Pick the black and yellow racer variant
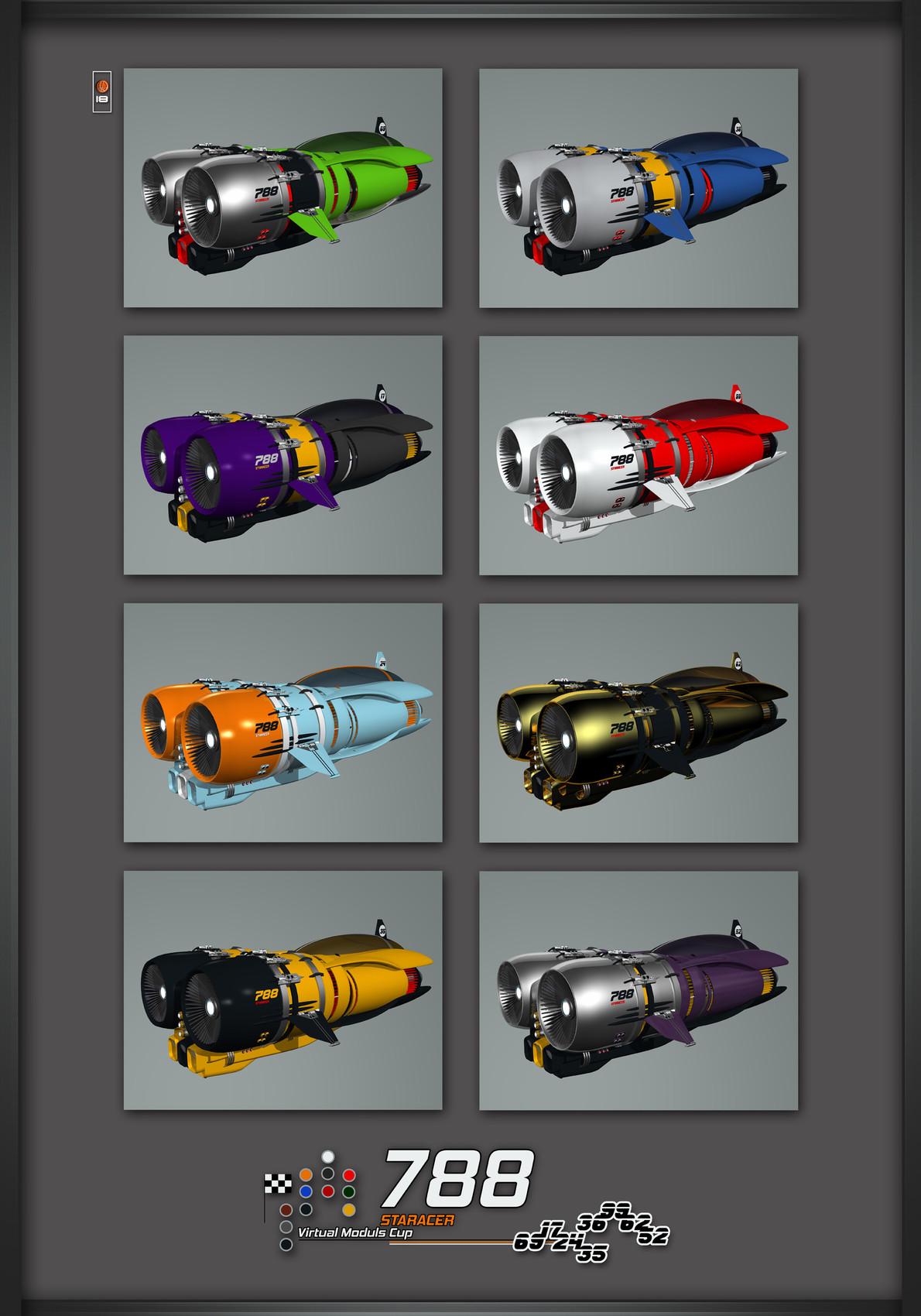The width and height of the screenshot is (921, 1316). tap(282, 990)
